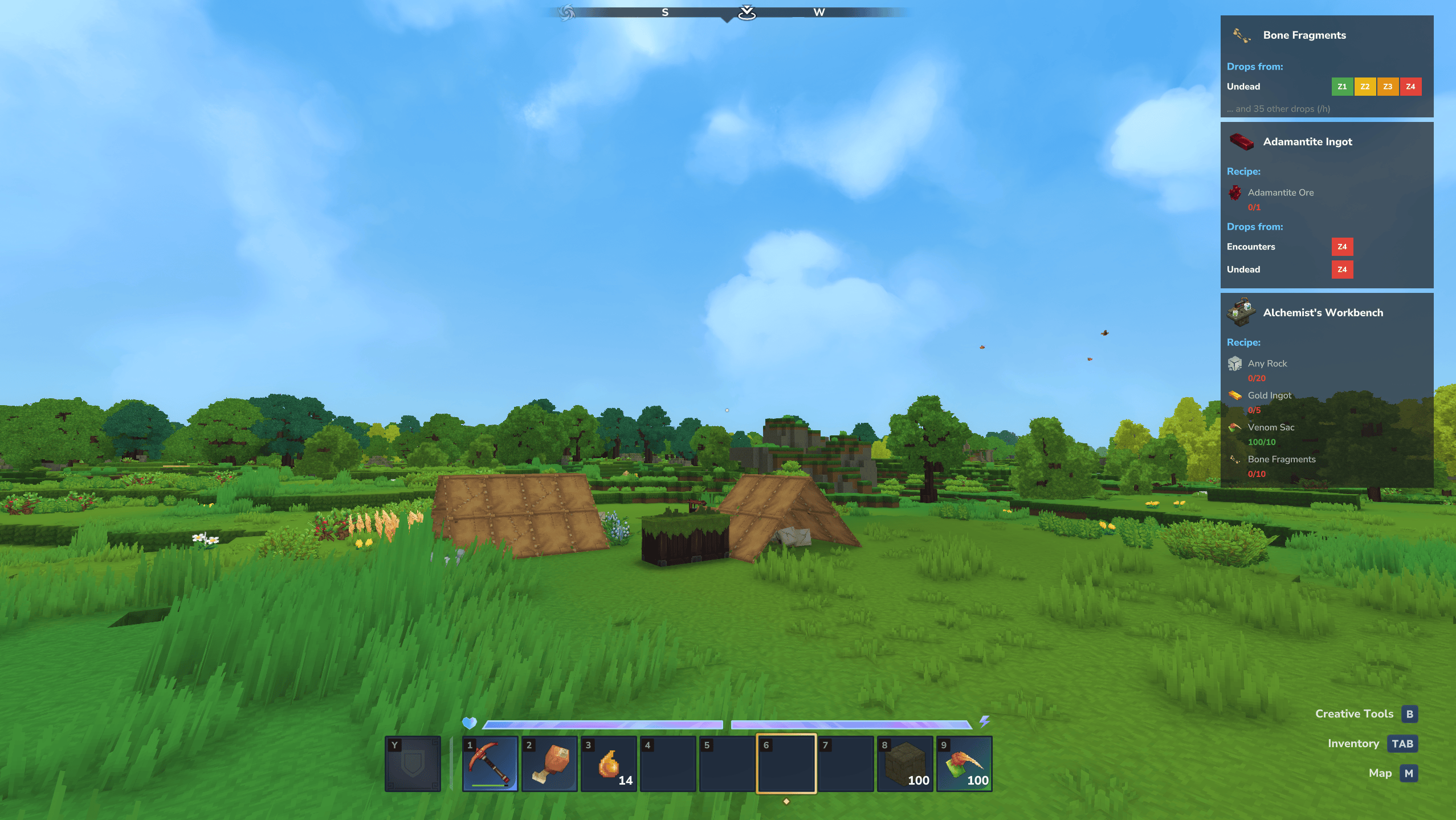This screenshot has height=820, width=1456.
Task: Select the wing item in hotbar slot 9
Action: pyautogui.click(x=964, y=764)
